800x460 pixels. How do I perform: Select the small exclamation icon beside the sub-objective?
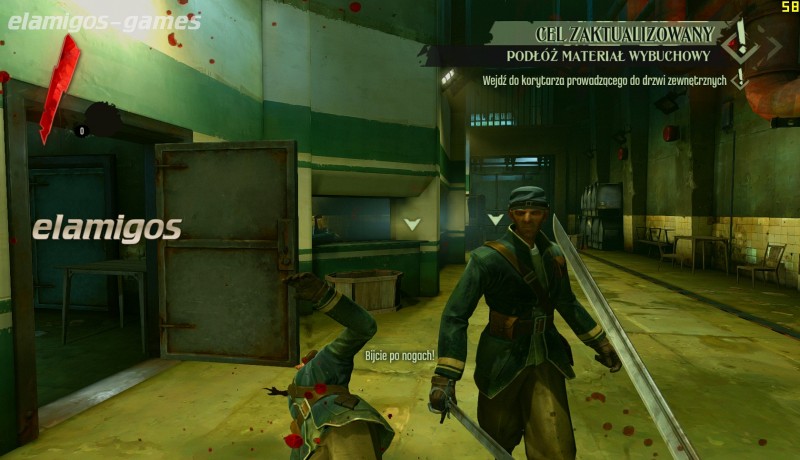click(741, 78)
